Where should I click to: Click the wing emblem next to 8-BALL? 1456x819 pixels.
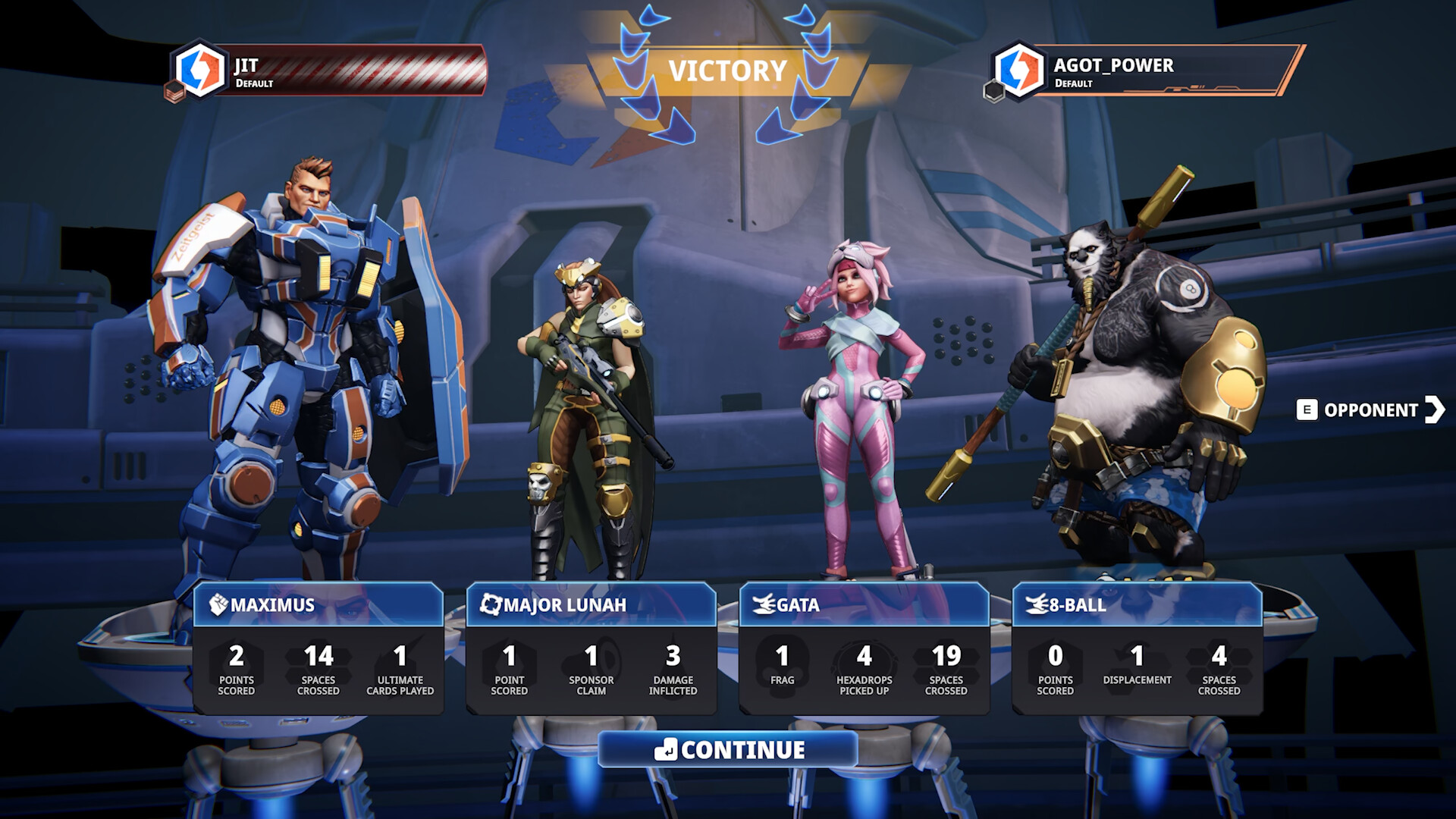pyautogui.click(x=1037, y=606)
